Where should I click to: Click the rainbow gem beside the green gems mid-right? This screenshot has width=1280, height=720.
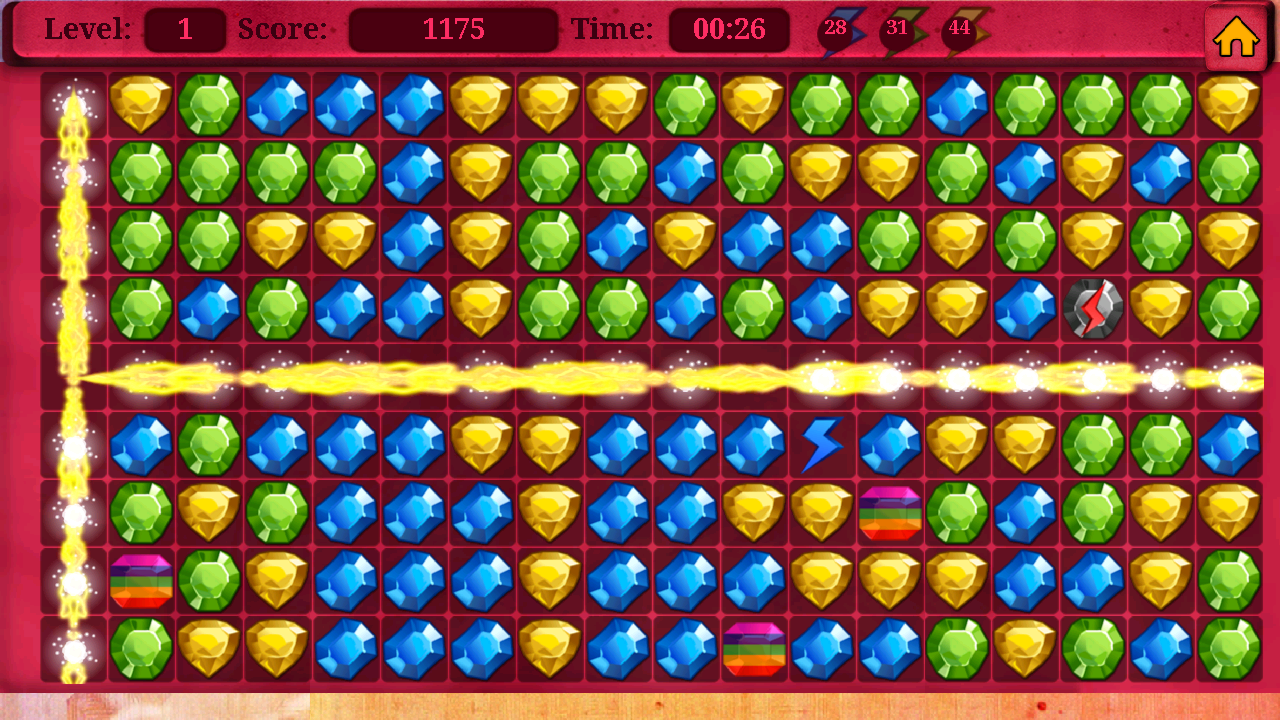coord(889,512)
